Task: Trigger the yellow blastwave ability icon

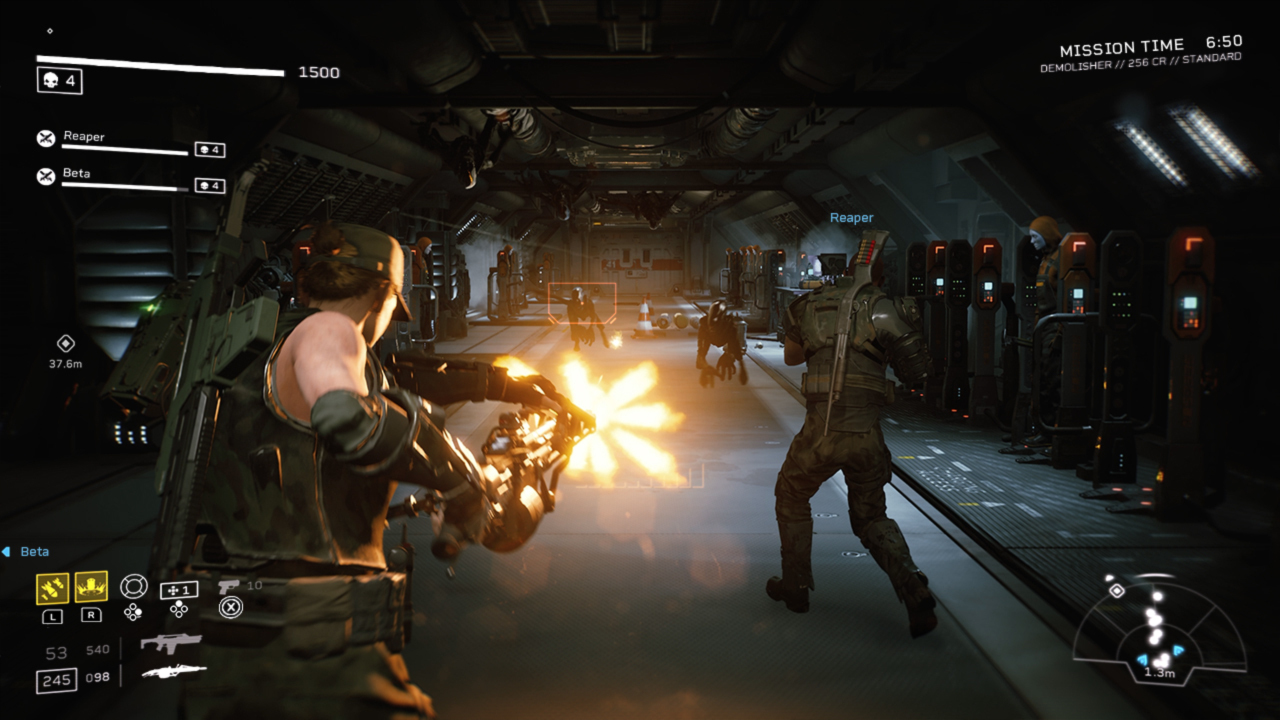Action: 91,587
